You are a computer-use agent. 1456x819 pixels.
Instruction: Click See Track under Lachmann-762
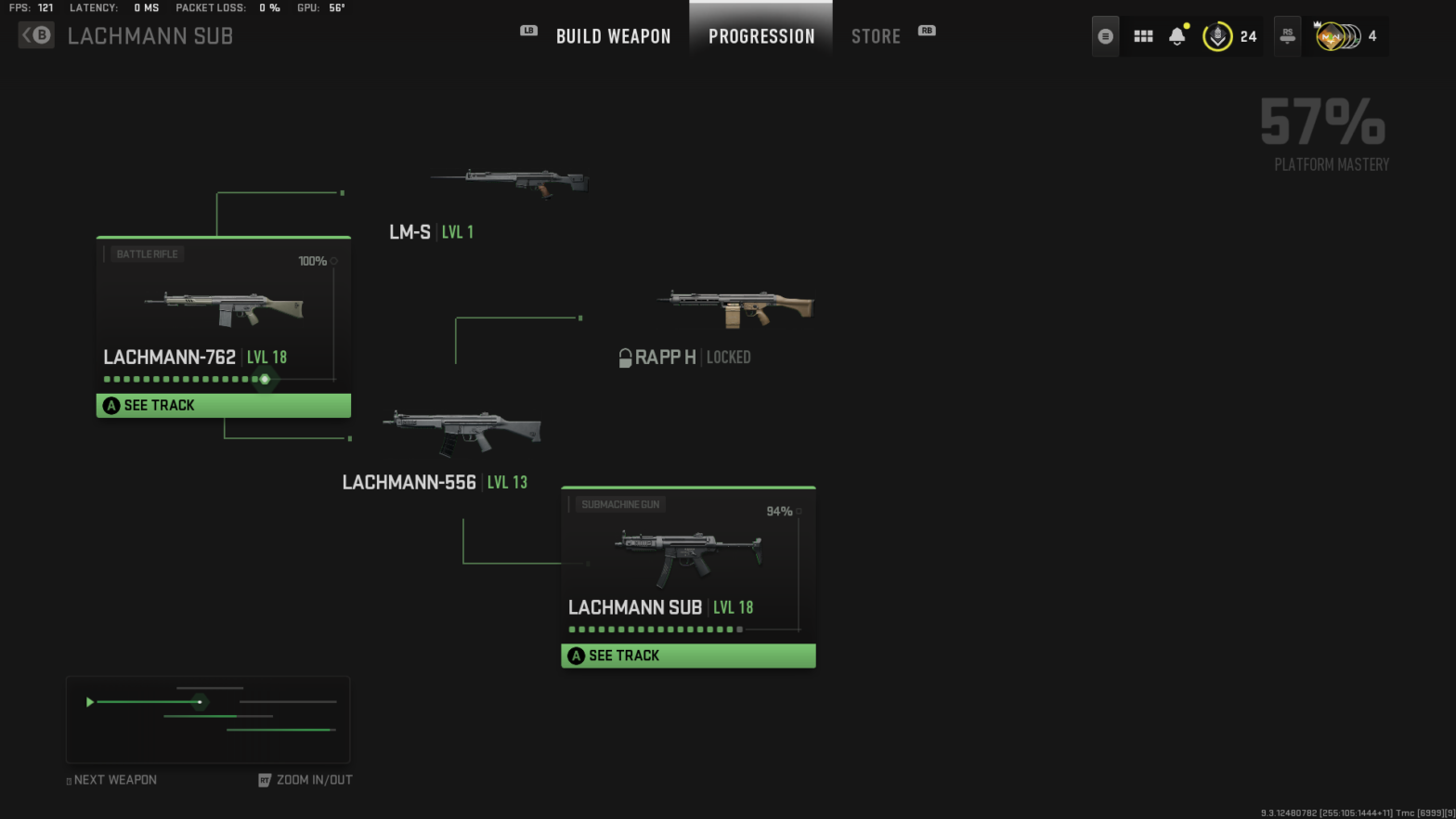click(x=223, y=405)
